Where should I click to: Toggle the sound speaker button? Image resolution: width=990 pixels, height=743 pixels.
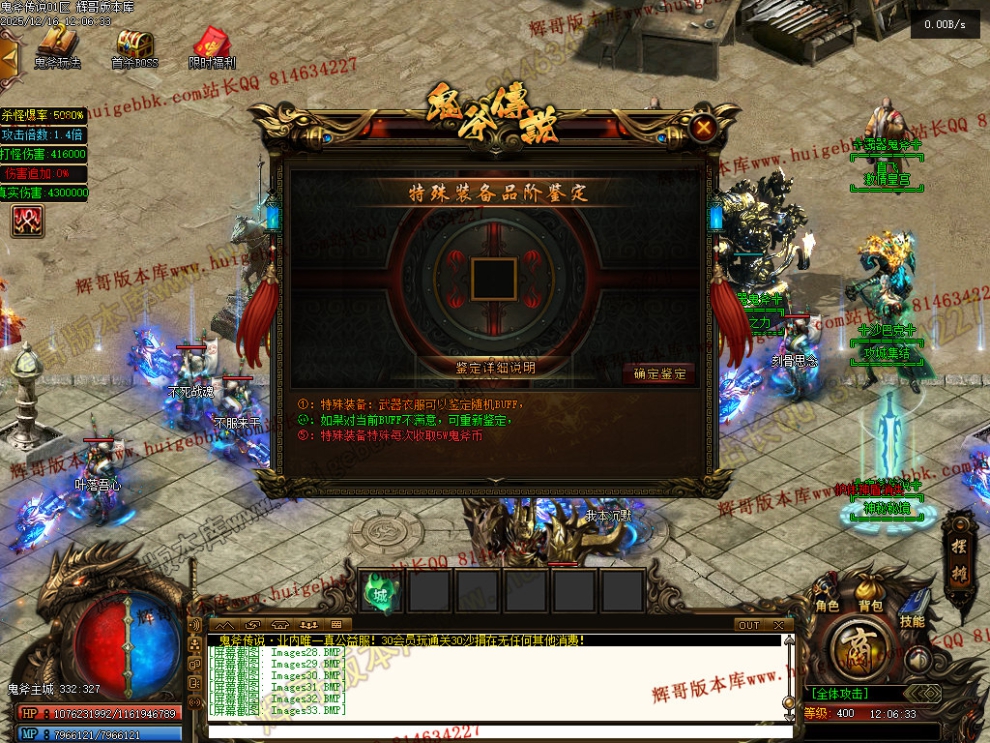[917, 660]
